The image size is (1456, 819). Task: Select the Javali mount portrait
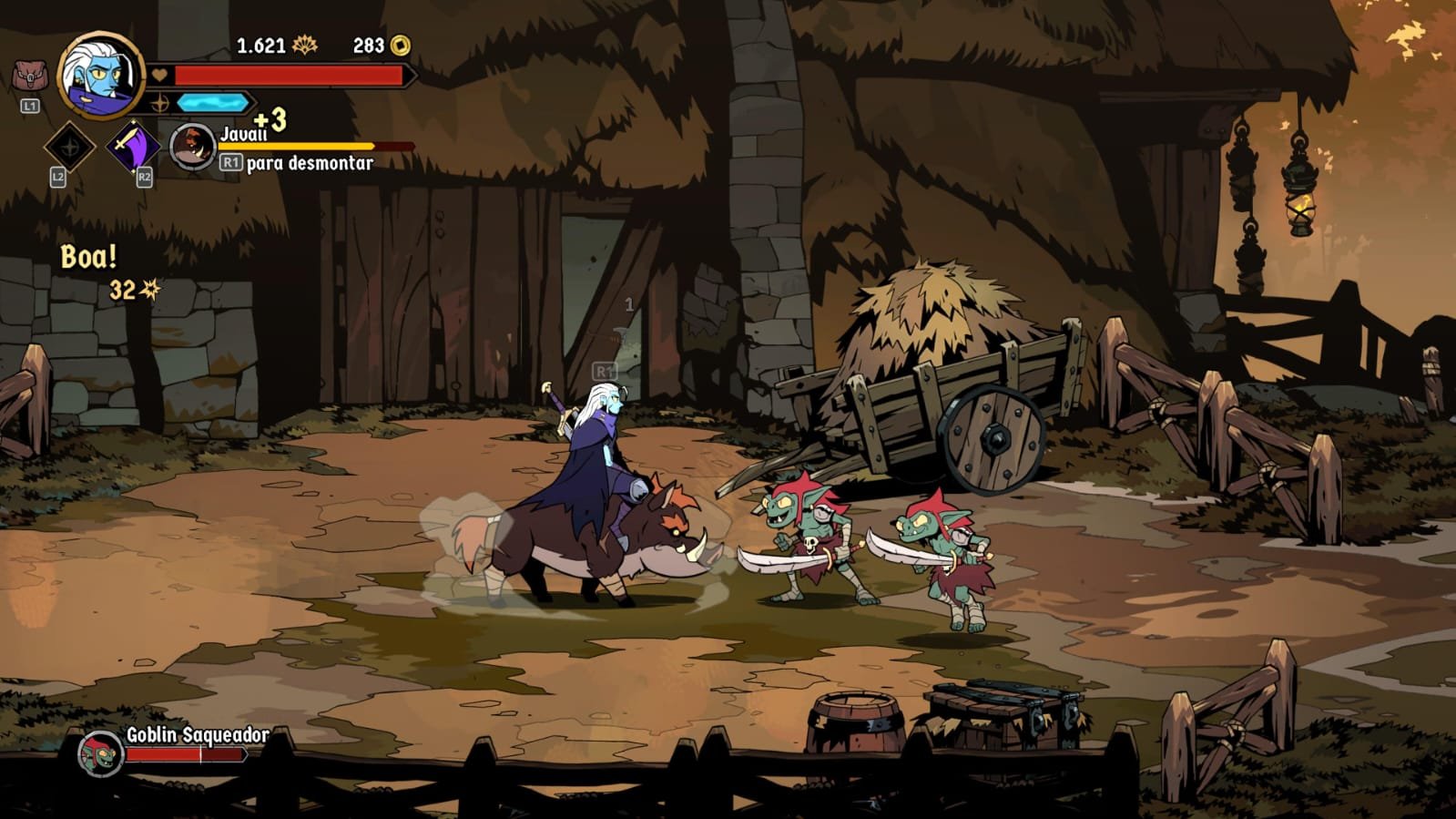(x=192, y=146)
